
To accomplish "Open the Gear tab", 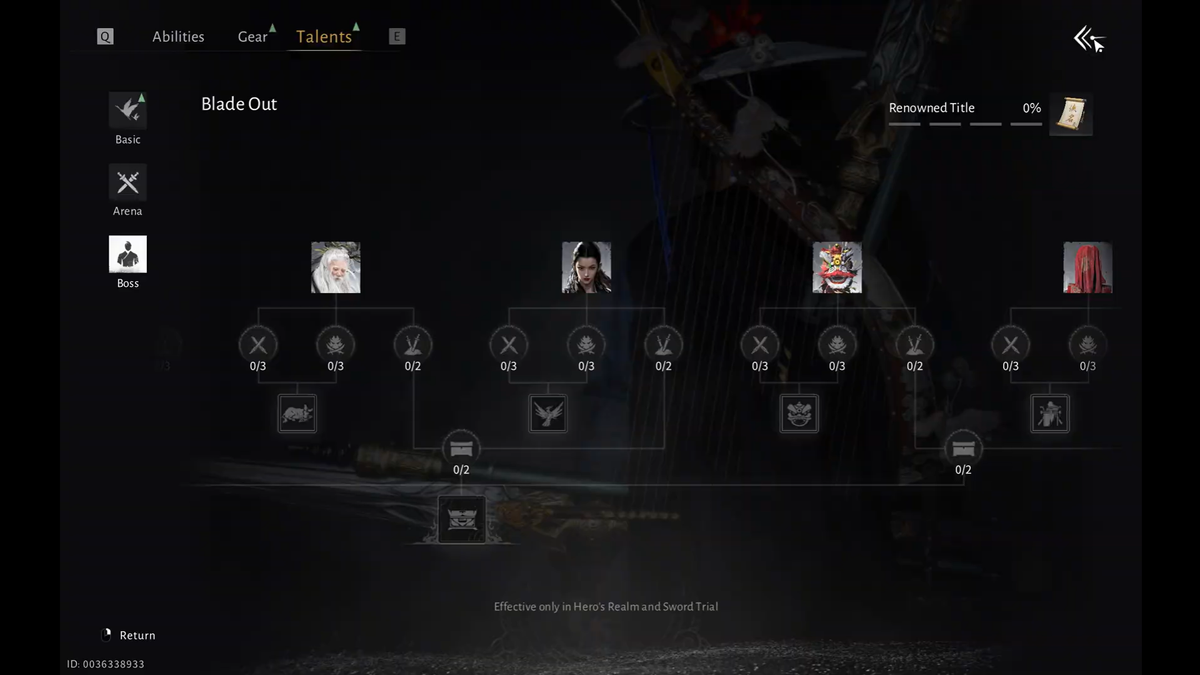I will 253,37.
